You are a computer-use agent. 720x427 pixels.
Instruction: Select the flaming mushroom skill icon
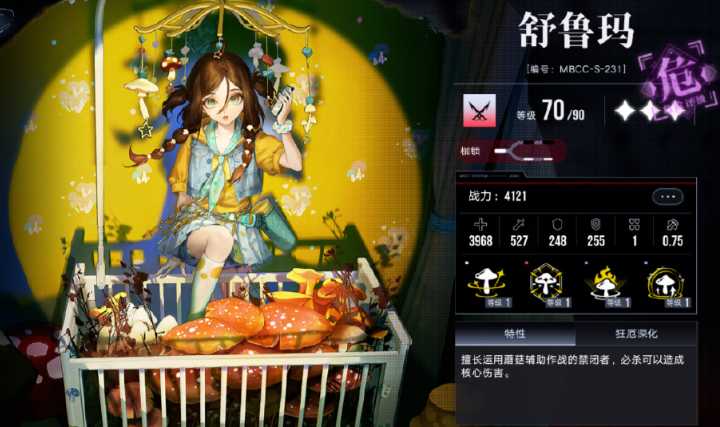coord(607,285)
